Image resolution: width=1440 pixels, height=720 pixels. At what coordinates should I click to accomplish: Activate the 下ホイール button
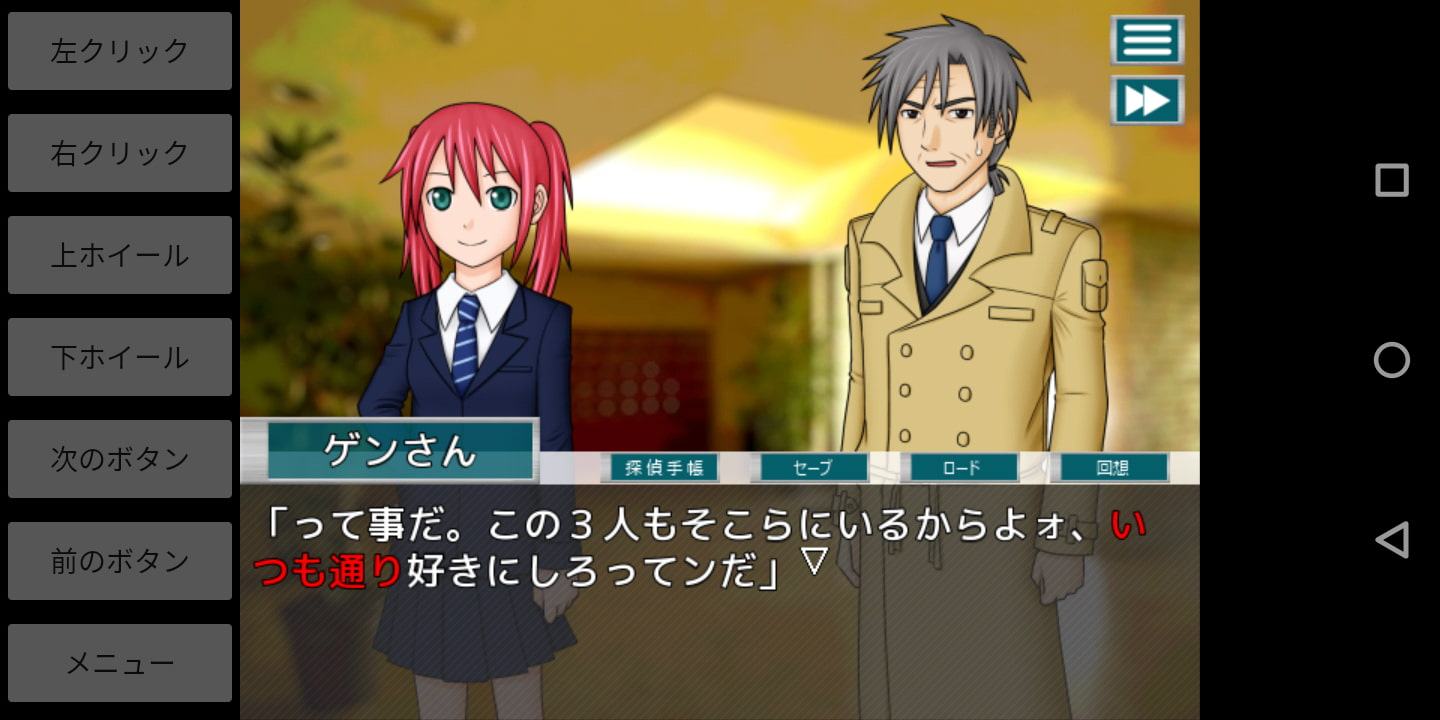120,357
